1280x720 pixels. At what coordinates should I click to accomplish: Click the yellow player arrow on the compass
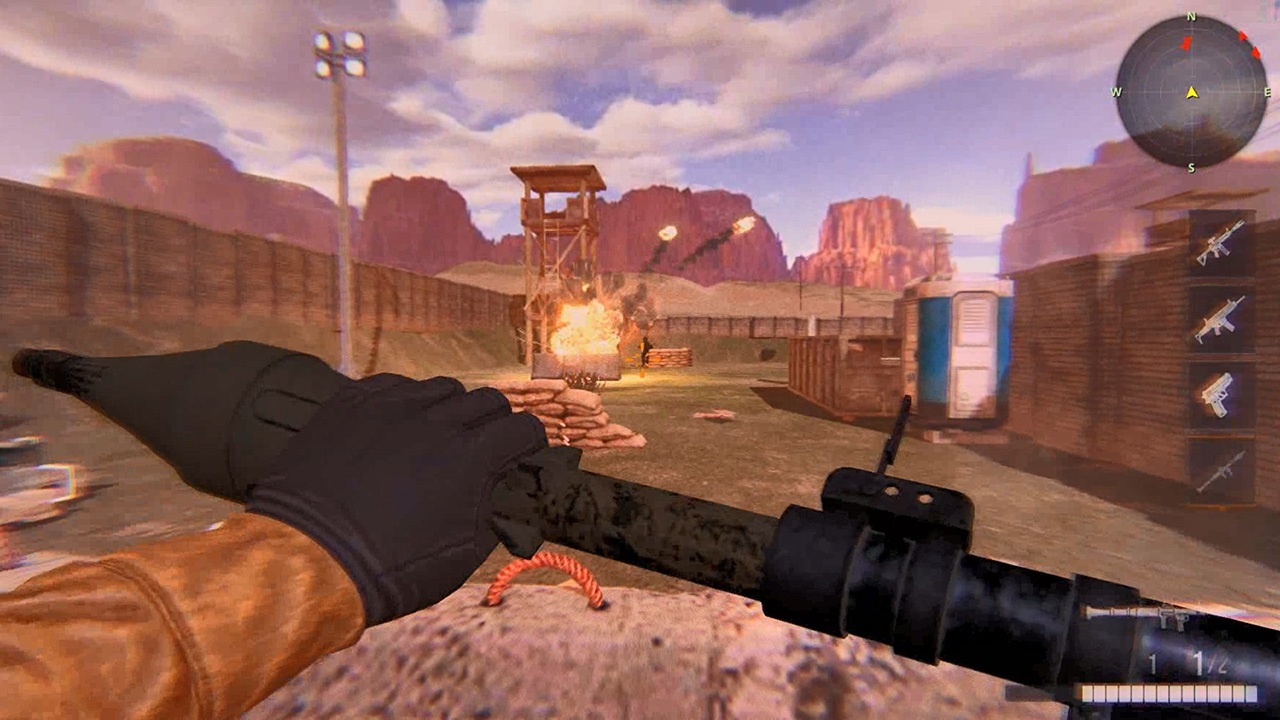coord(1192,92)
